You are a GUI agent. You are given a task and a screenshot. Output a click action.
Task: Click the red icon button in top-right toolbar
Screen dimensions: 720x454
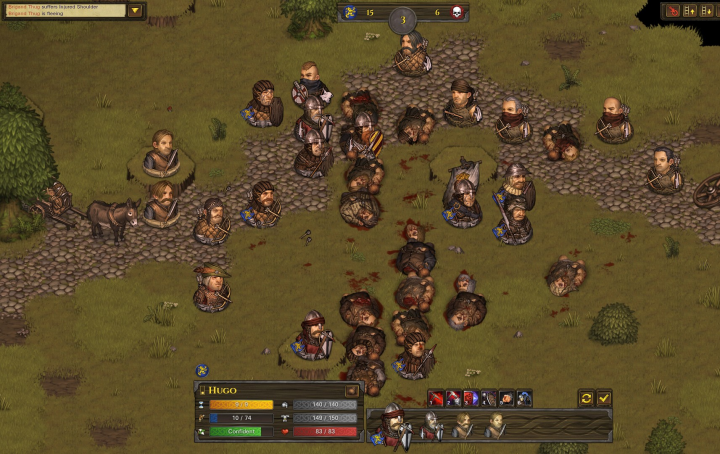click(x=672, y=11)
